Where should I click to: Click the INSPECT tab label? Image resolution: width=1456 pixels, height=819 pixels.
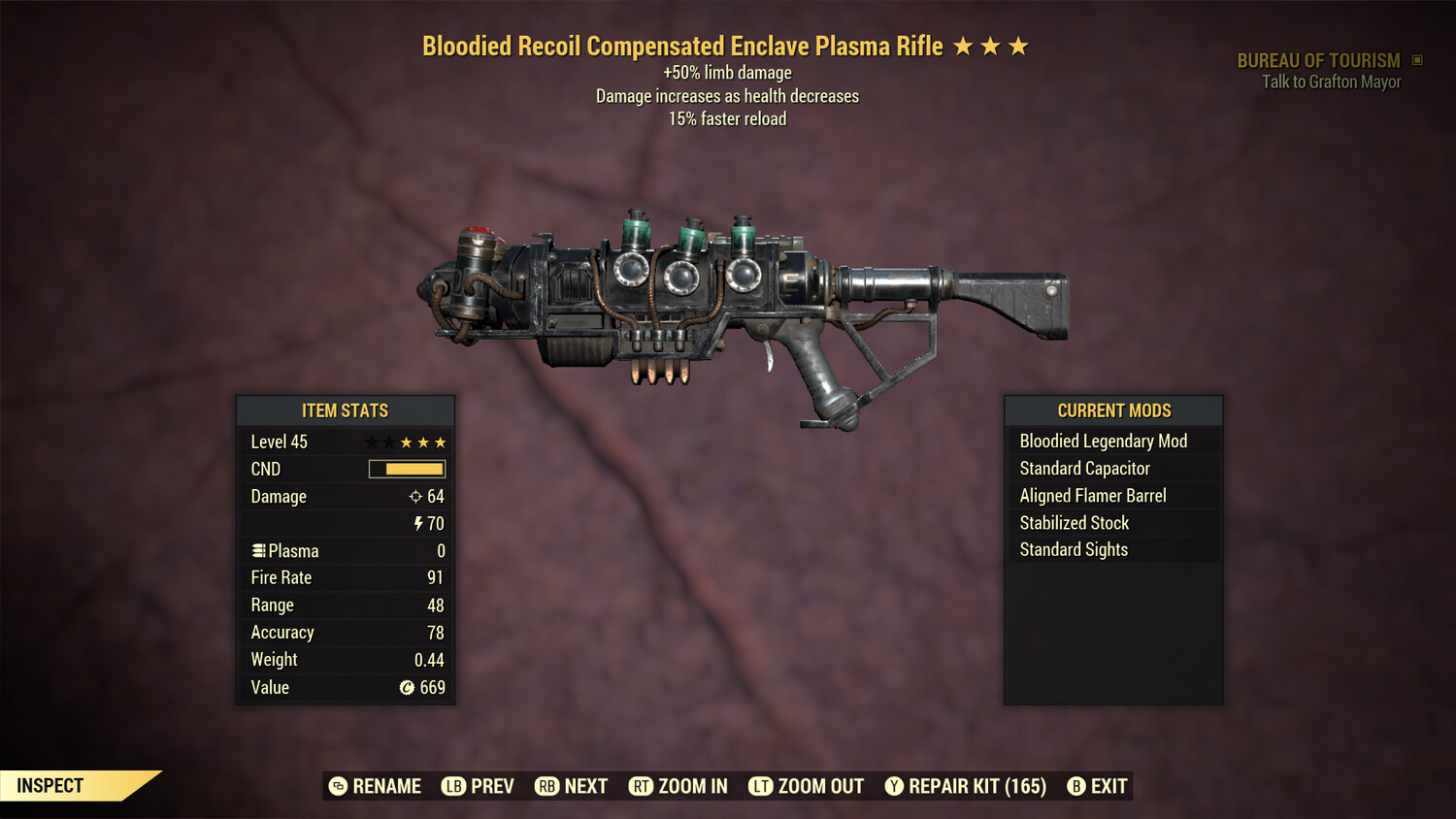click(x=50, y=785)
